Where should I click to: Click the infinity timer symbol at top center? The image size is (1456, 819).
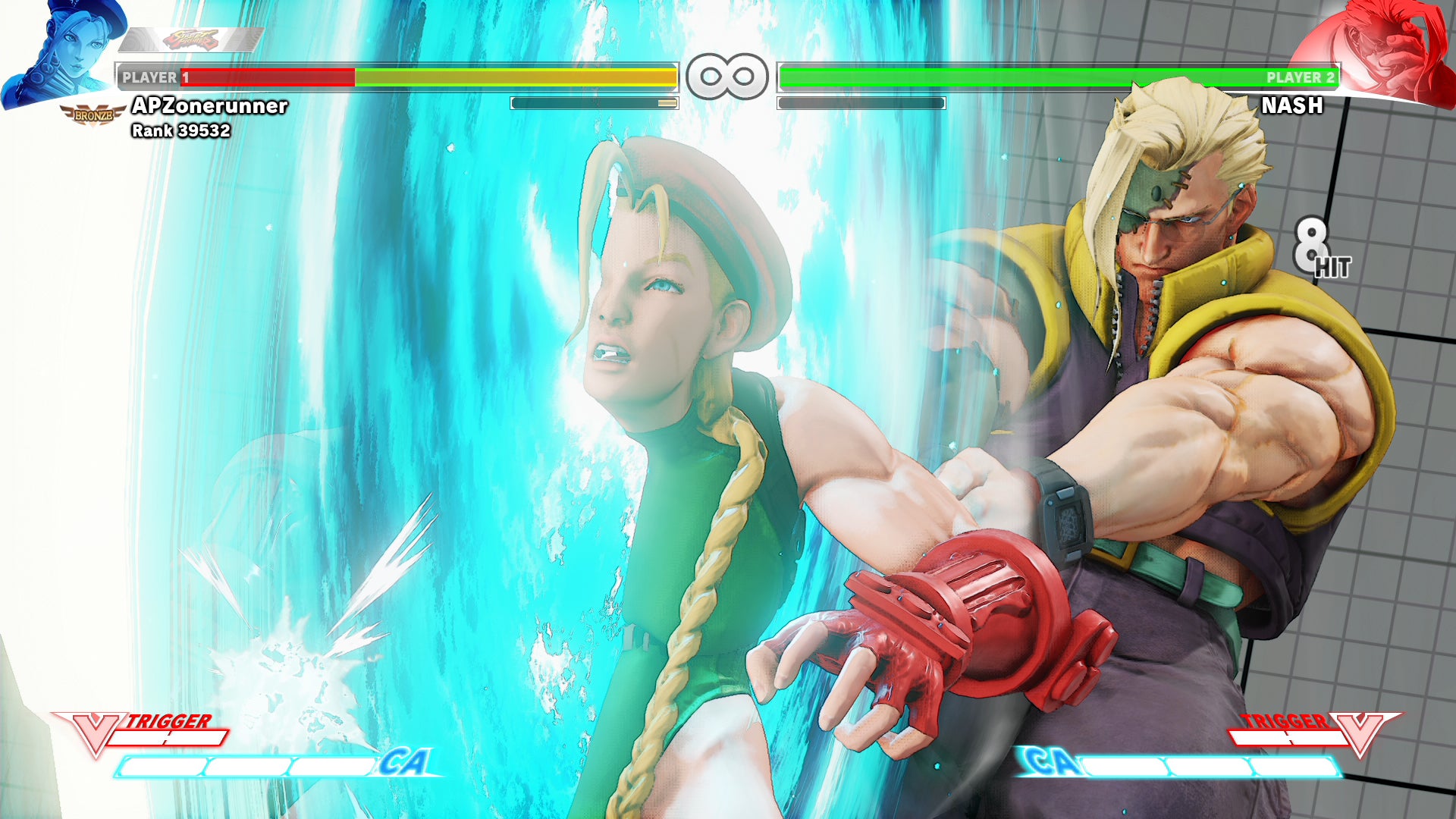(726, 76)
